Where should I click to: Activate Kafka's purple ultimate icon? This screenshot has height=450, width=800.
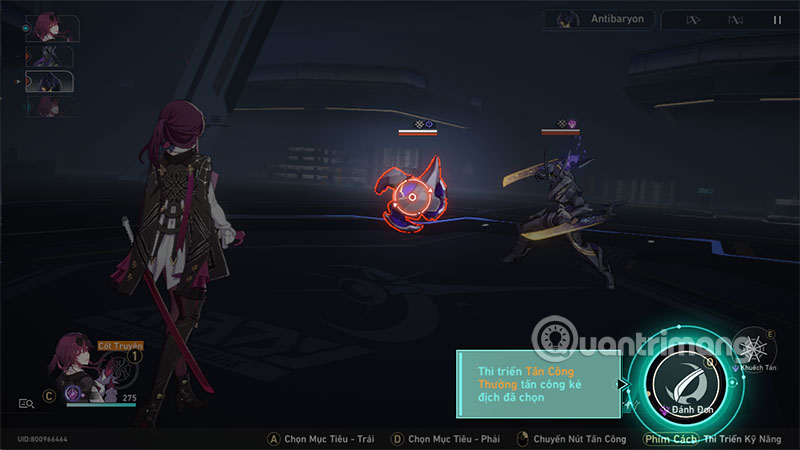72,394
